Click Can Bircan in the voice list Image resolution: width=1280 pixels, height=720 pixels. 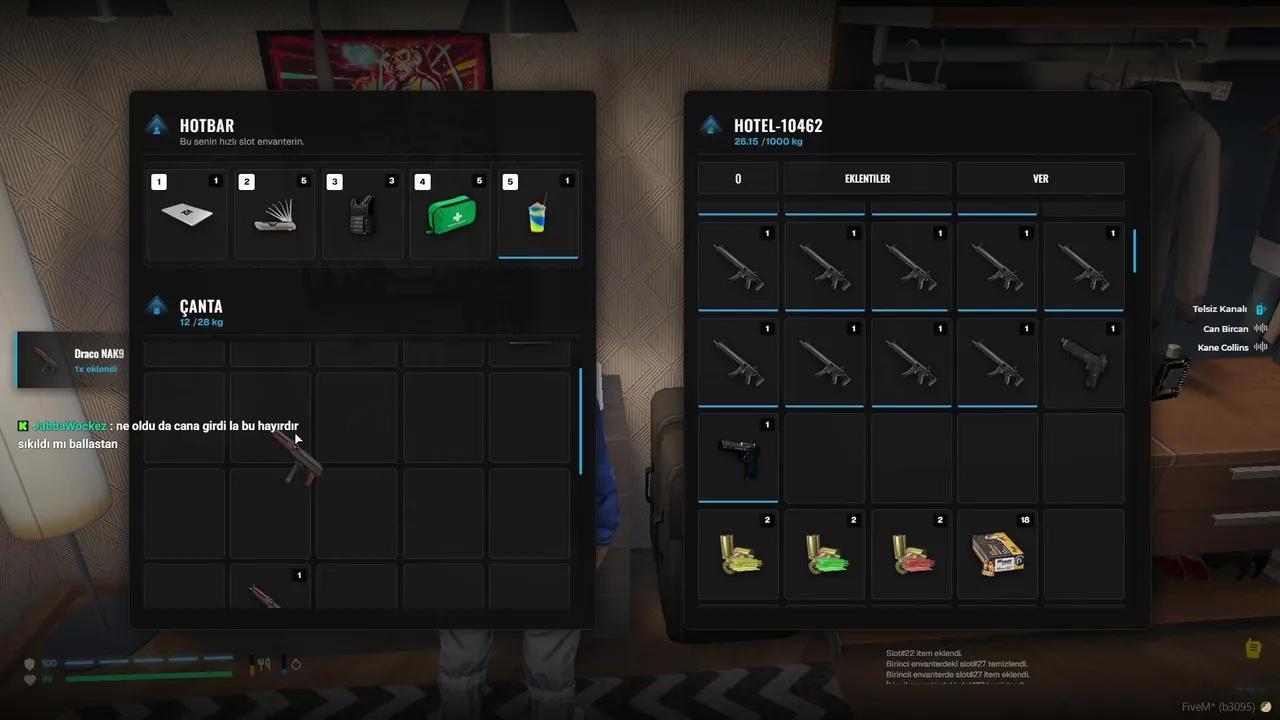point(1225,329)
